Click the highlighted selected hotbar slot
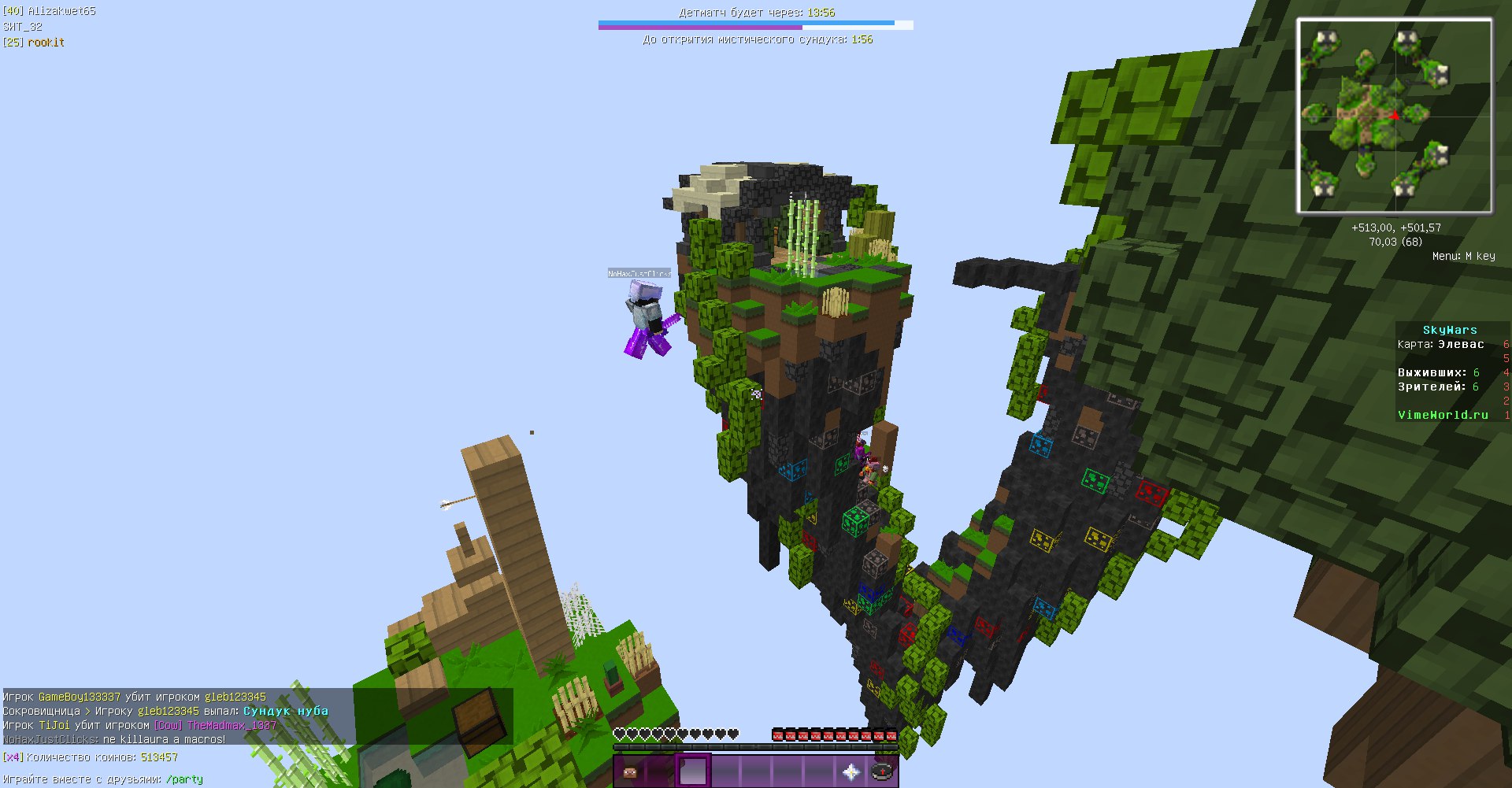 tap(693, 771)
